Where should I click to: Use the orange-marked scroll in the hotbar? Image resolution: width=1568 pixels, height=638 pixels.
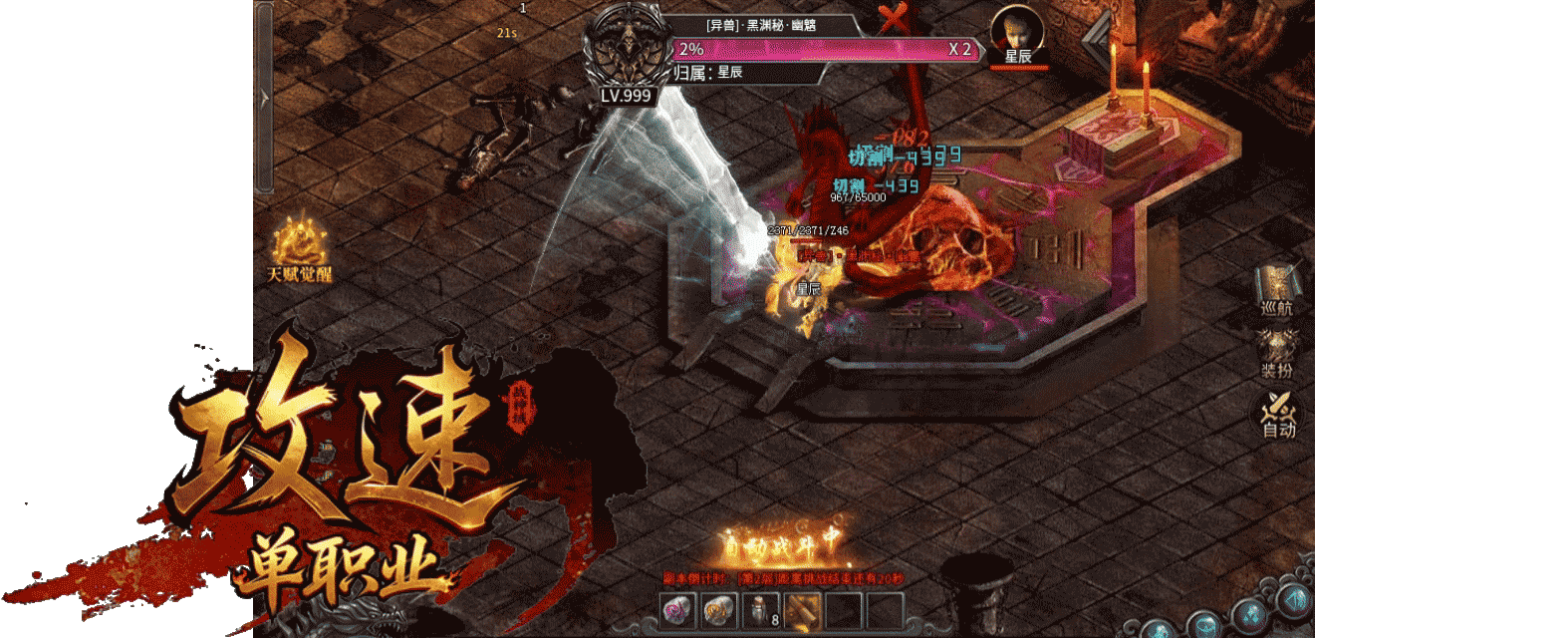(719, 610)
